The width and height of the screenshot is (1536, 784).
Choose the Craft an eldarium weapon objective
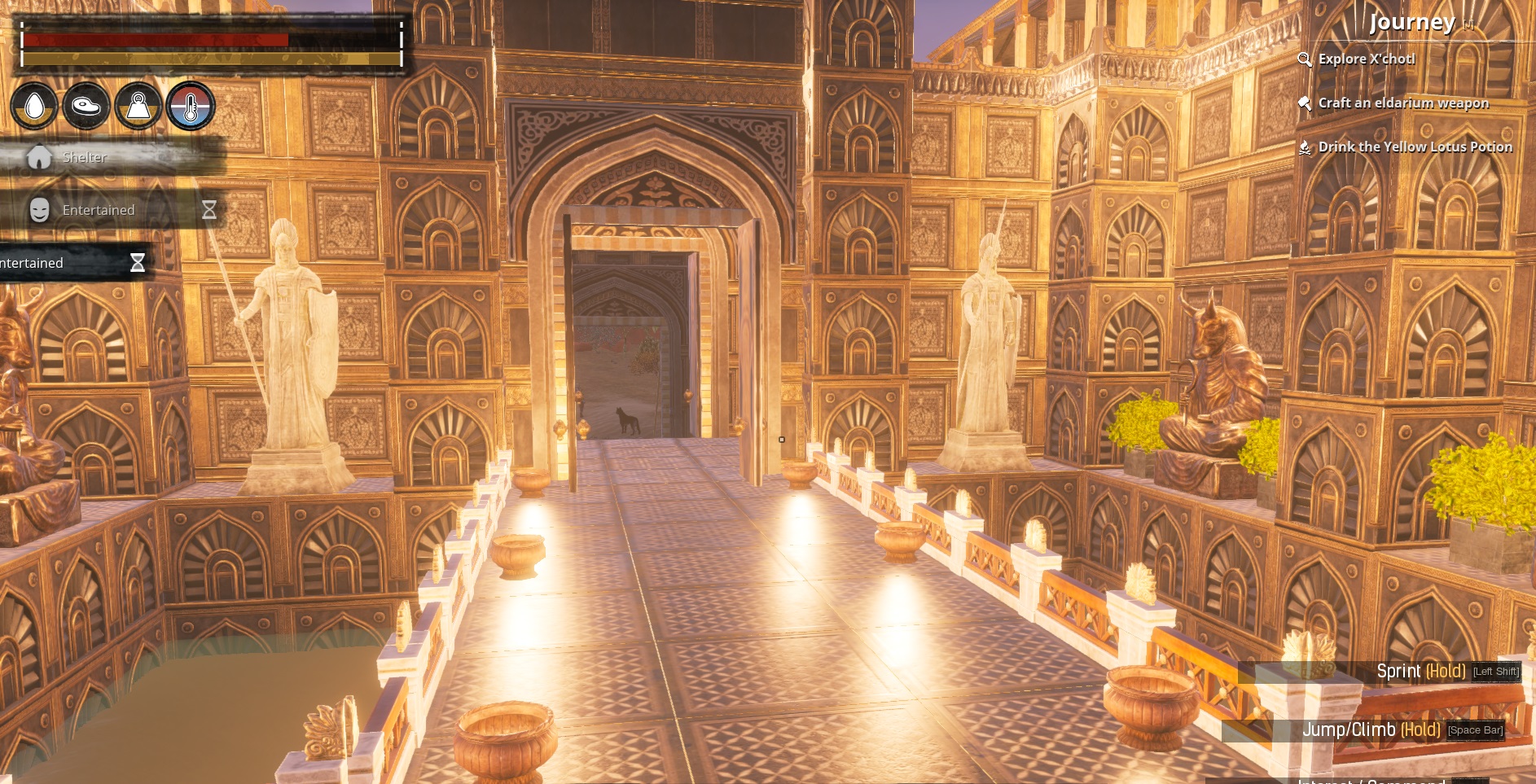click(1402, 103)
